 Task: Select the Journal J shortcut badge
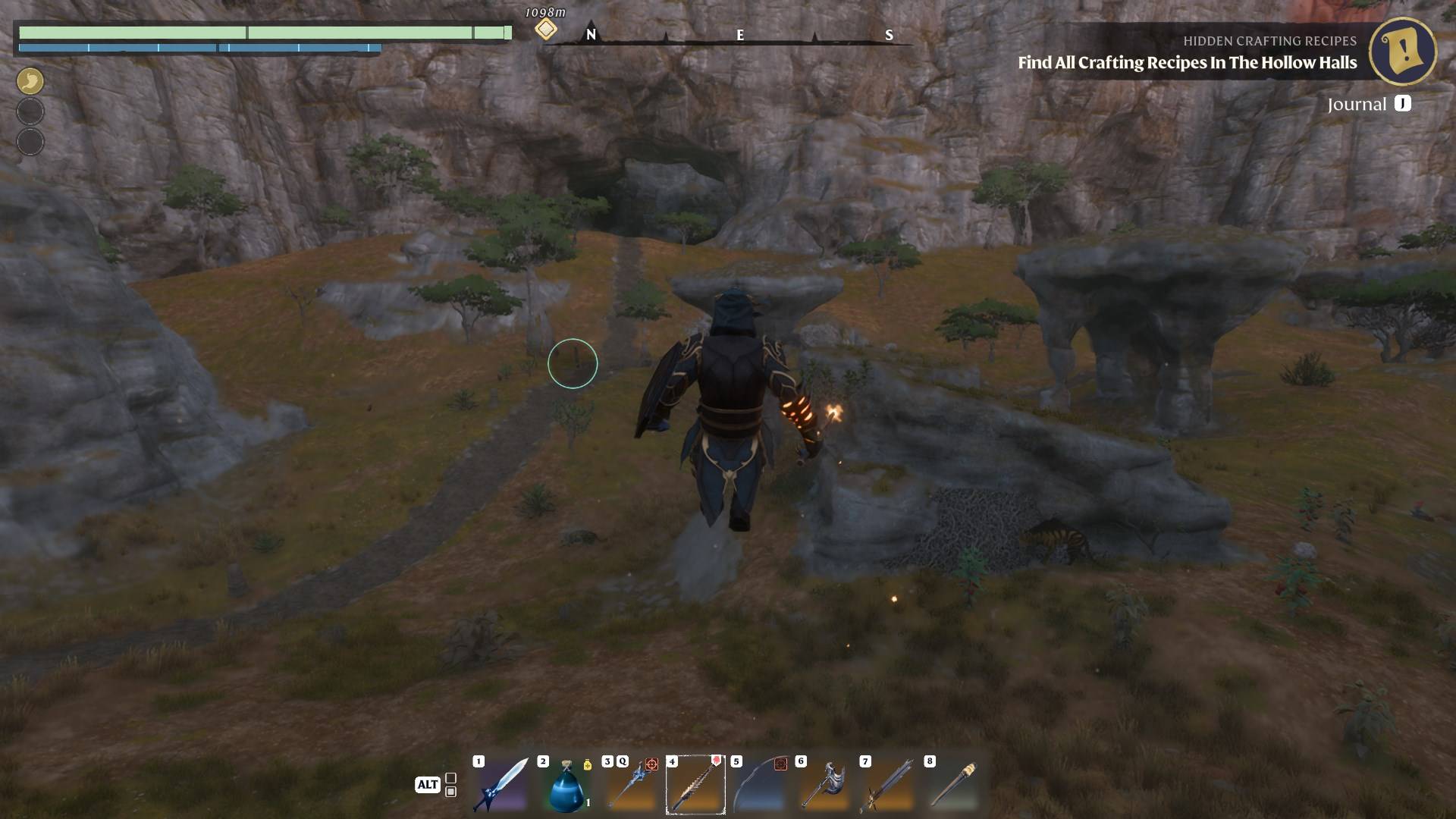coord(1404,104)
